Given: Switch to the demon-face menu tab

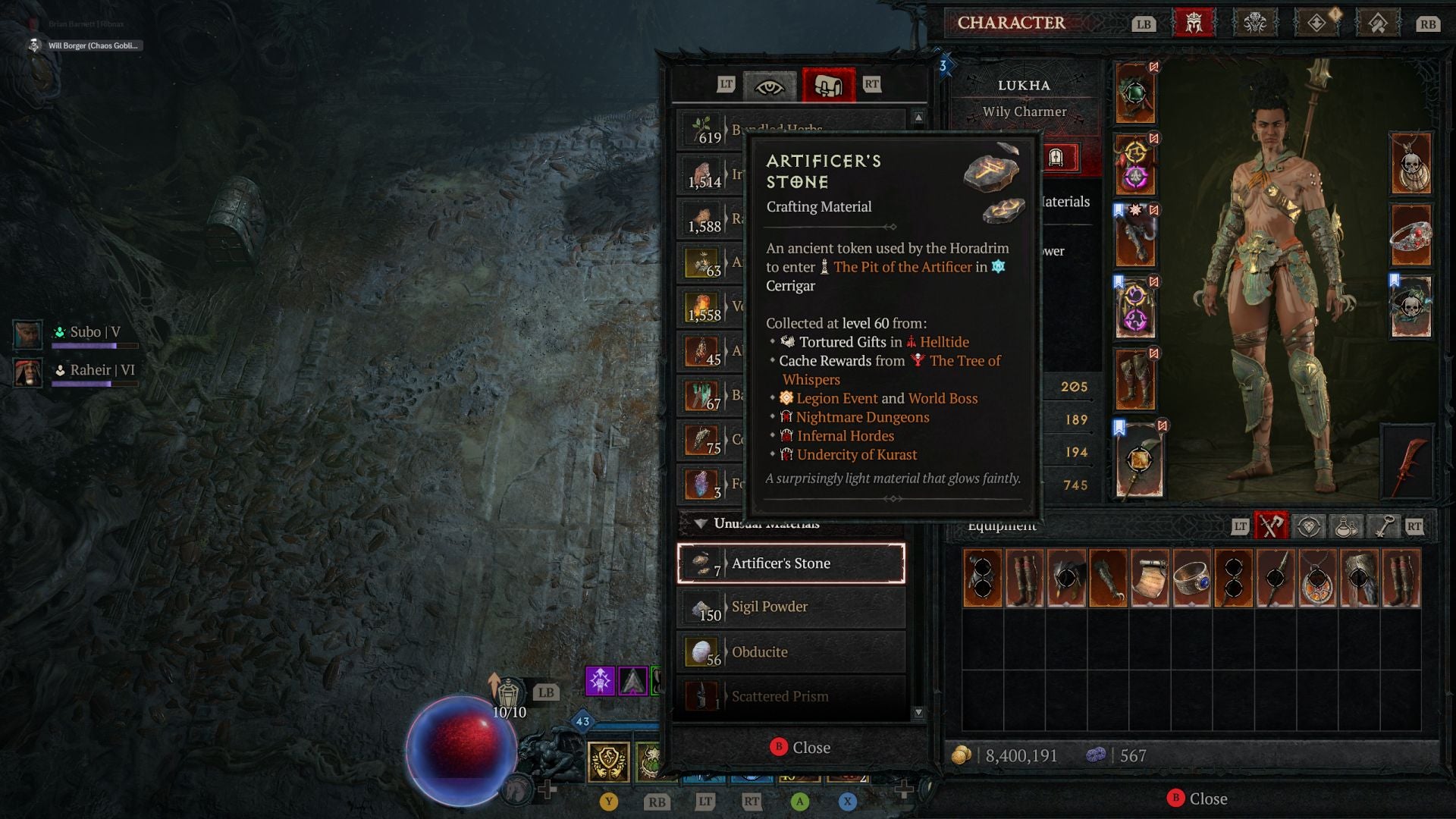Looking at the screenshot, I should [1256, 24].
